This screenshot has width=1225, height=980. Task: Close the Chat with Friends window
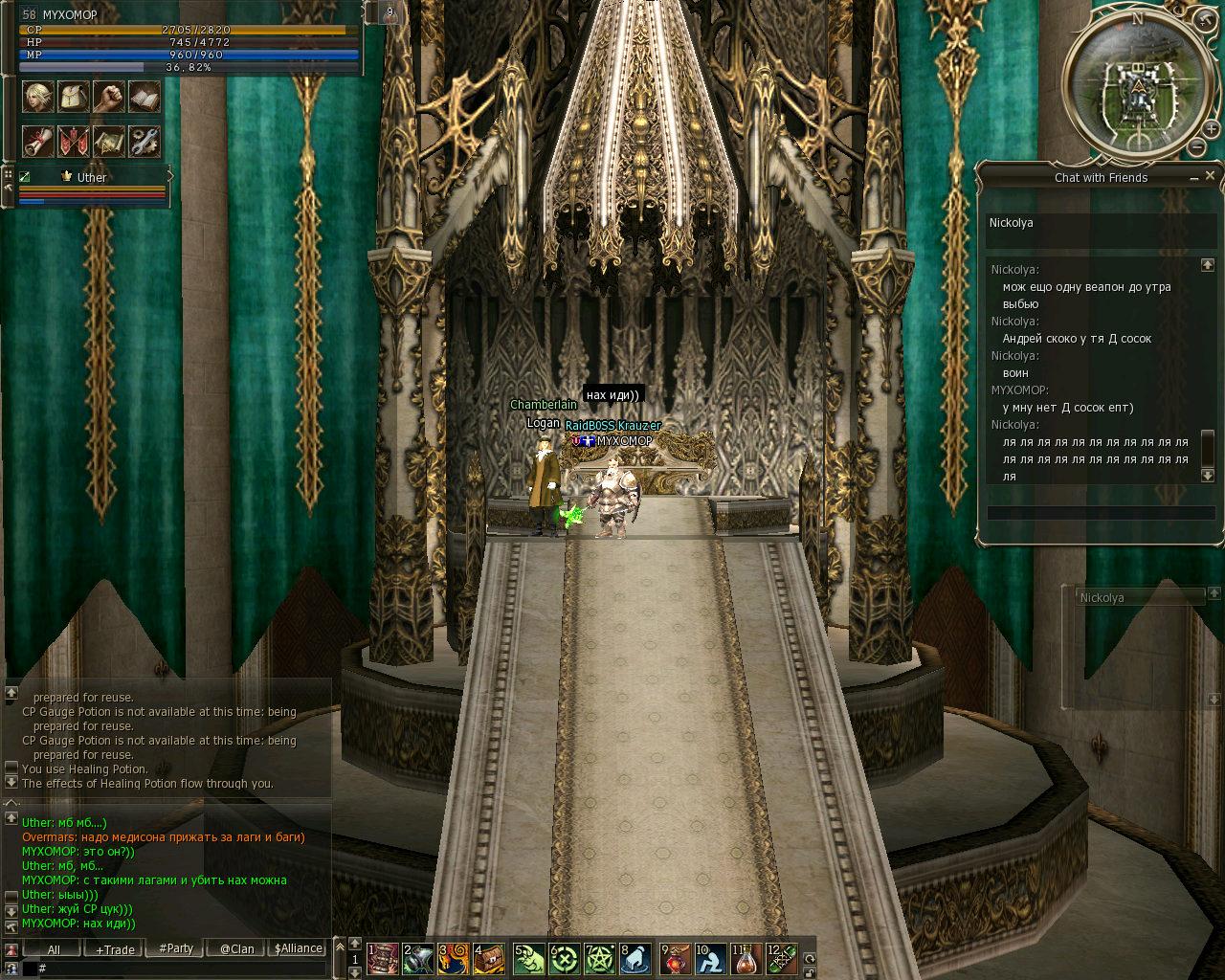(x=1210, y=176)
